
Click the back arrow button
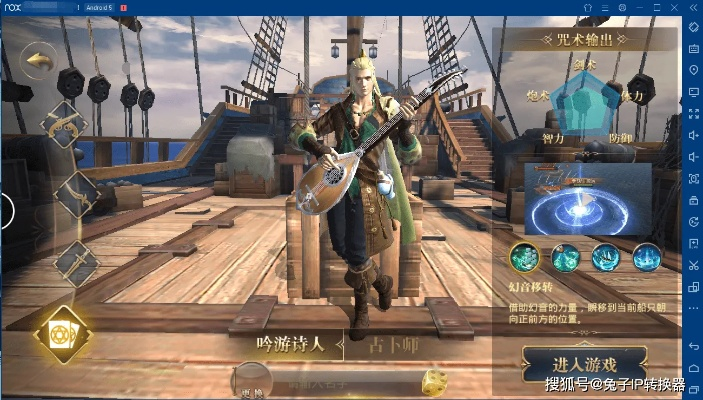pyautogui.click(x=40, y=61)
